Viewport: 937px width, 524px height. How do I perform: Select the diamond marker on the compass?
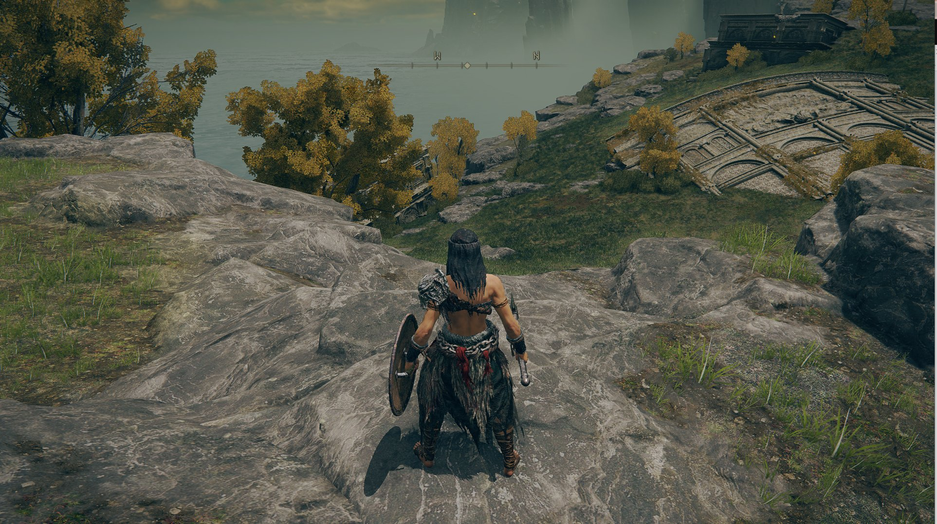[466, 65]
